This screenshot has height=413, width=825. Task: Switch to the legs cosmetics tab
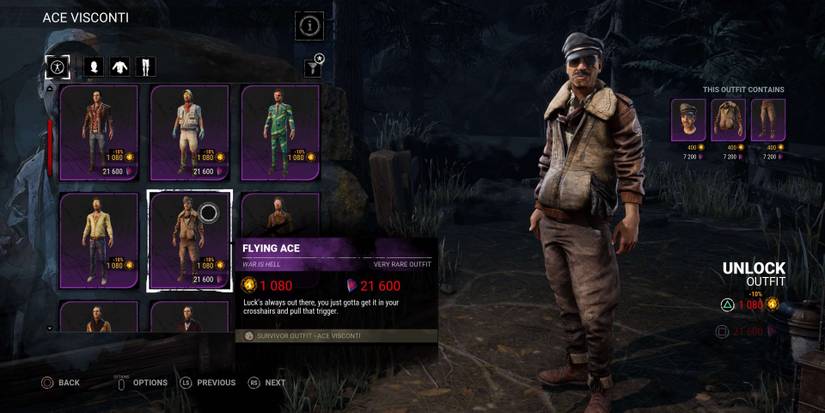point(146,67)
